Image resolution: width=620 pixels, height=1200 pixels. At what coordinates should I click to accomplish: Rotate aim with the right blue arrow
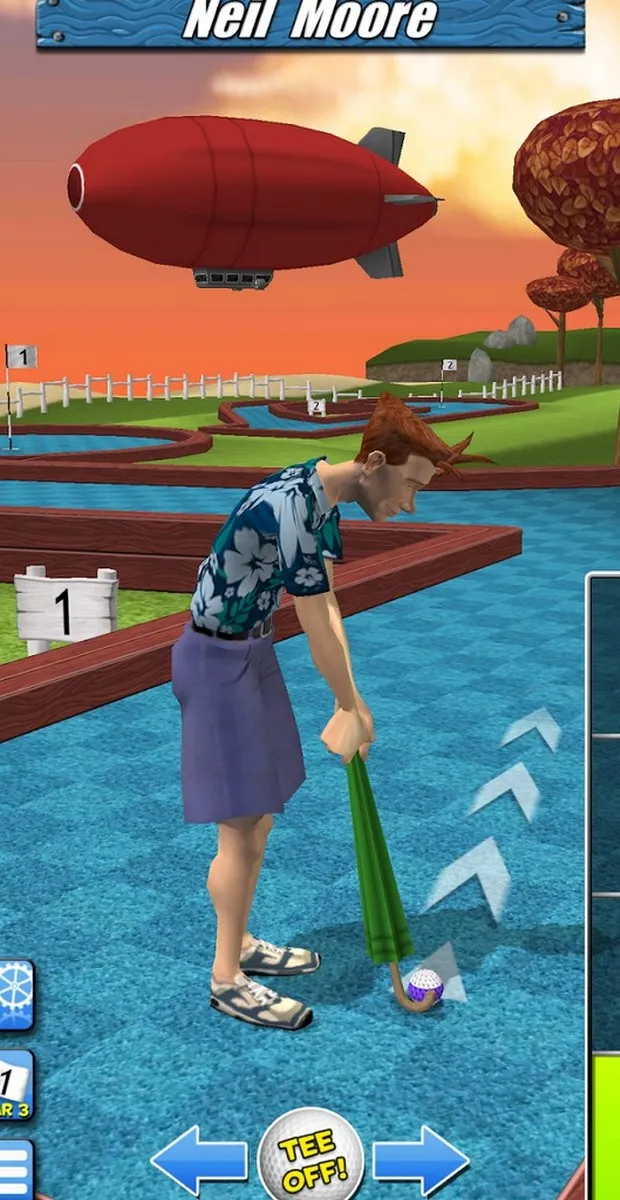(x=421, y=1161)
